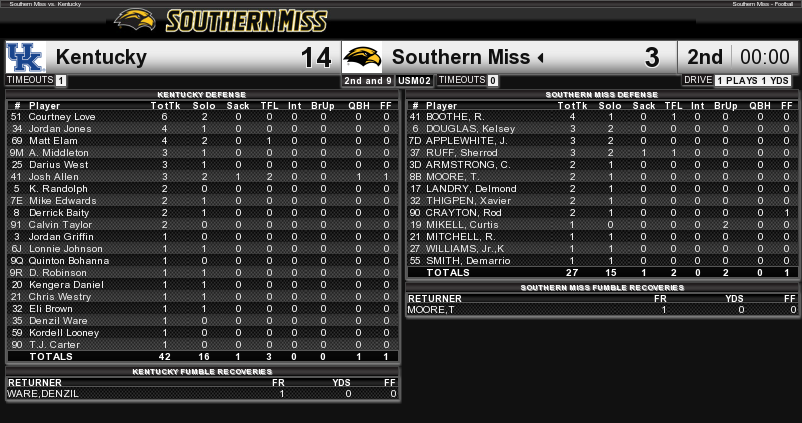
Task: Select Courtney Love's row in Kentucky defense
Action: (200, 117)
